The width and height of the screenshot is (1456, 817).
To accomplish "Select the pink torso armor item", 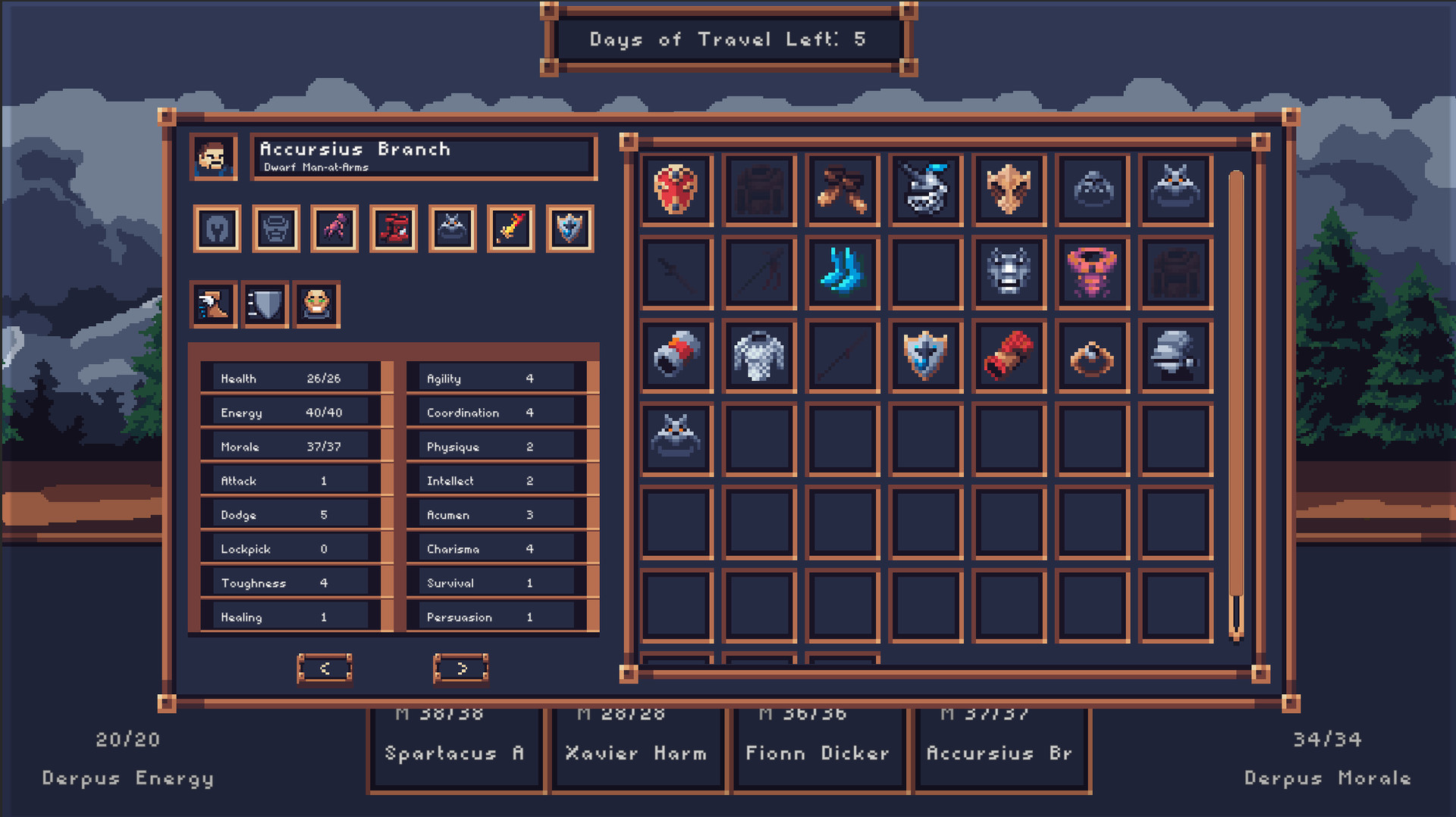I will point(1093,273).
